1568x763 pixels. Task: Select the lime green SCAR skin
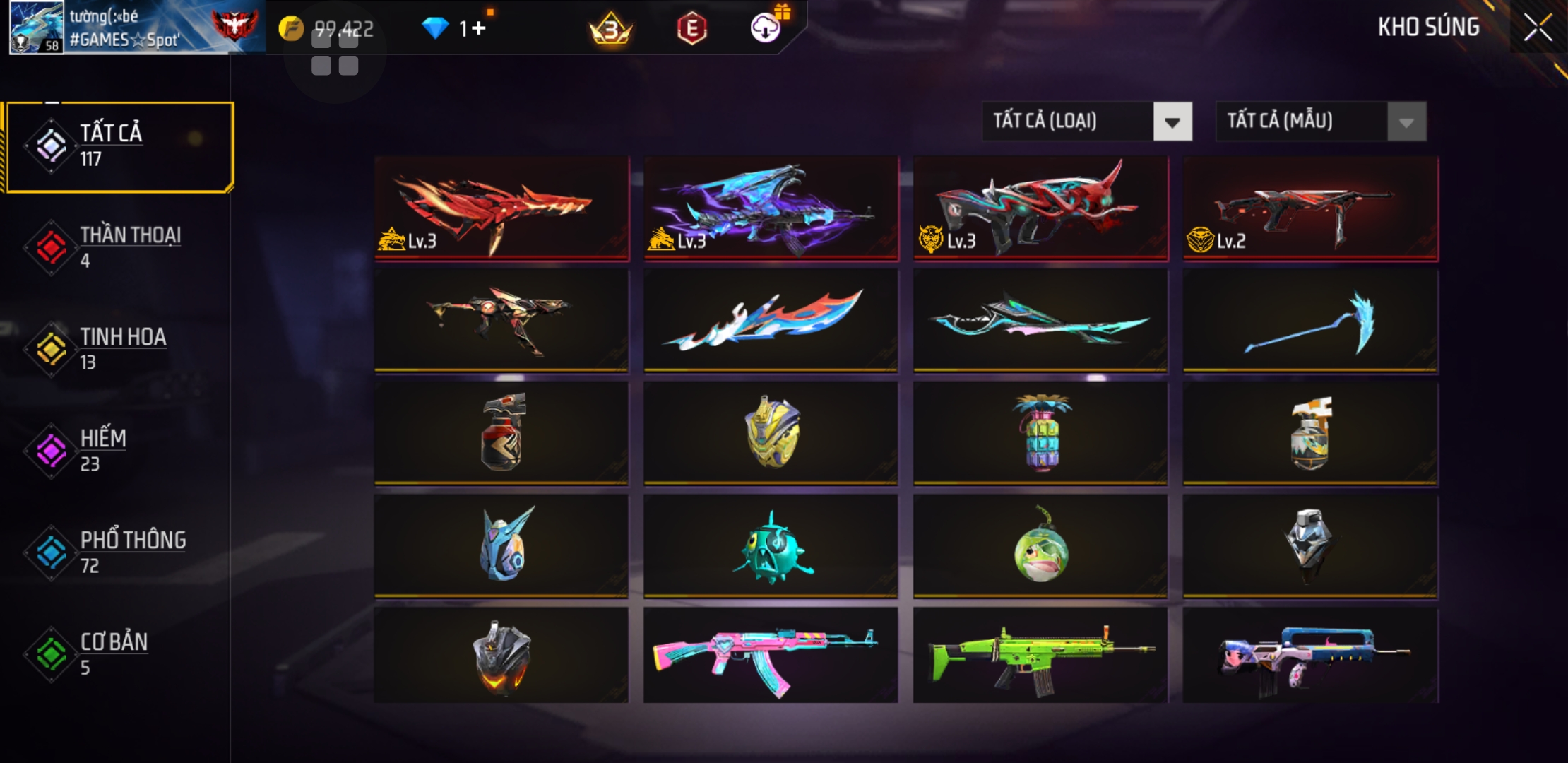pyautogui.click(x=1040, y=655)
